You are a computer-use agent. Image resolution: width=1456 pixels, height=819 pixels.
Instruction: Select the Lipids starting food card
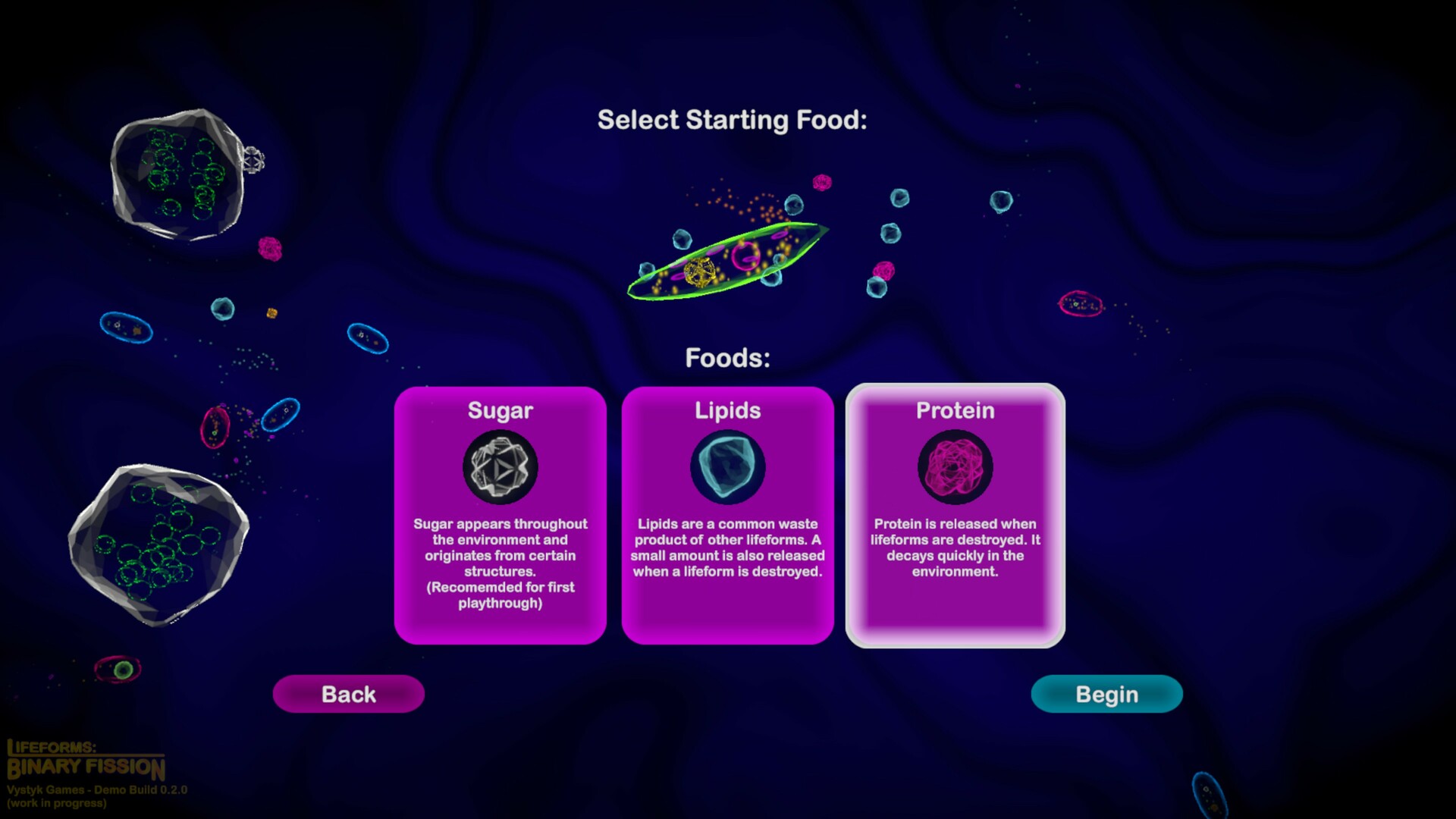[727, 516]
